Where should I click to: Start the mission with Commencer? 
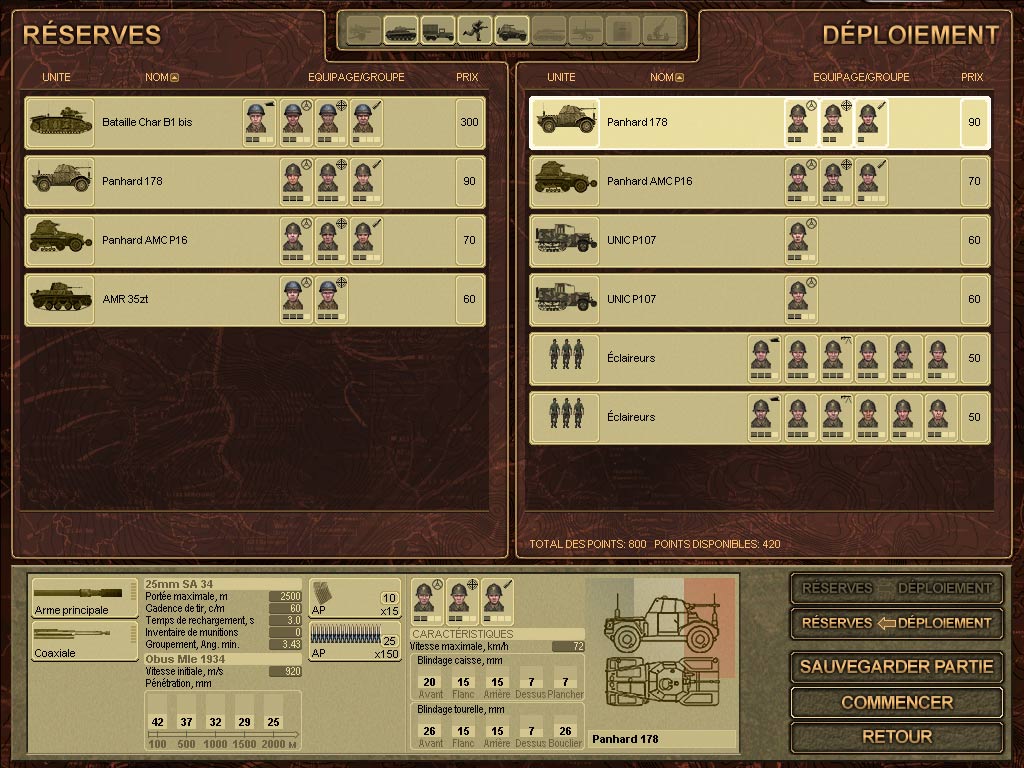896,702
